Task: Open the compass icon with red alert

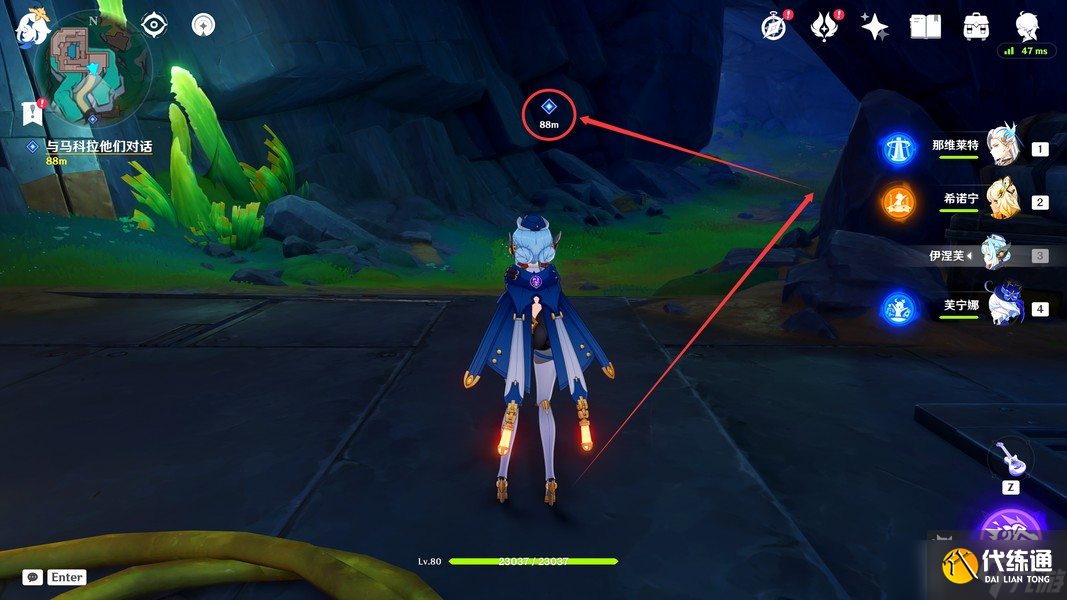Action: 773,27
